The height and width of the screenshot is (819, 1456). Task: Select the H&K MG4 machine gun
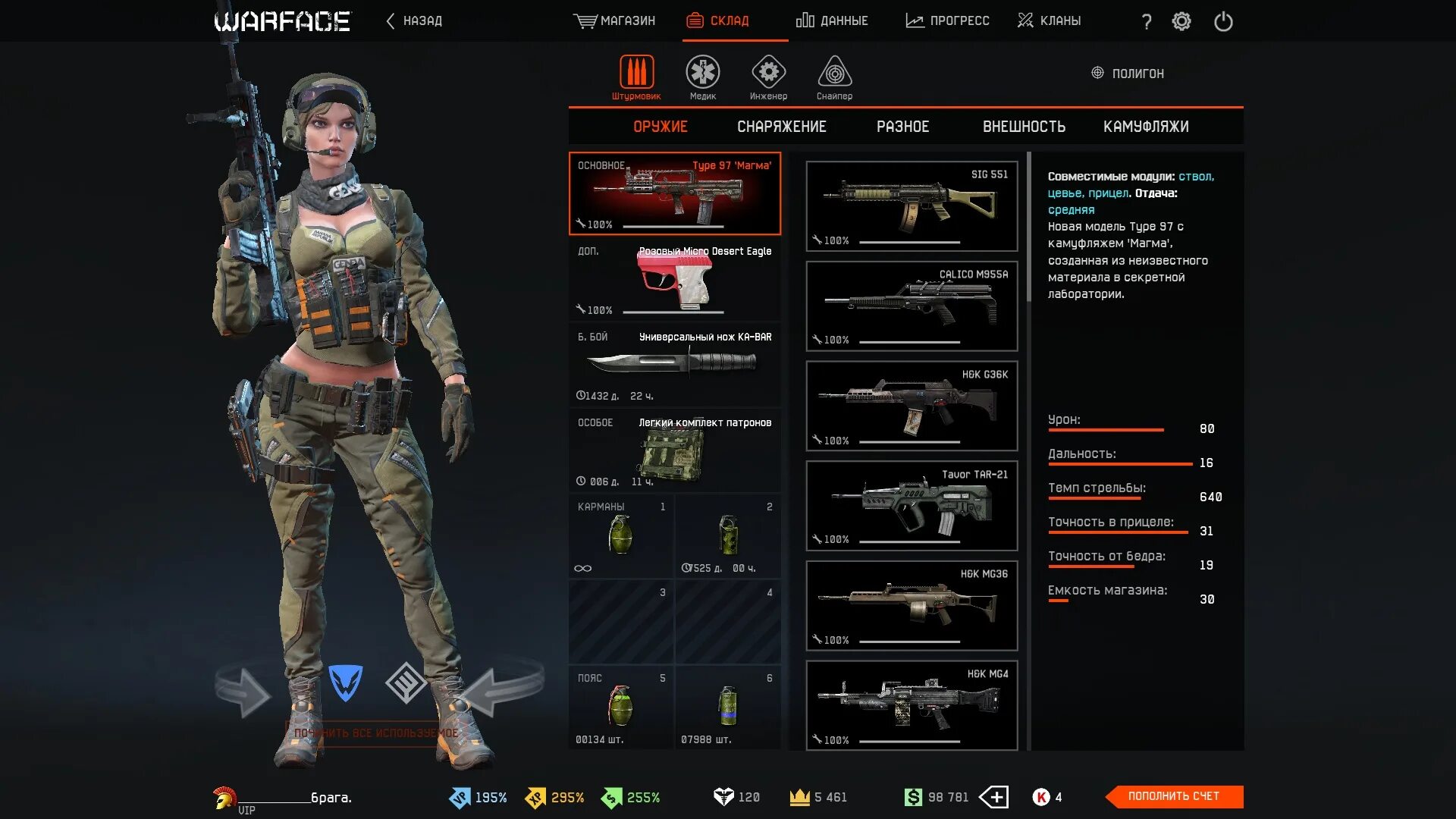pyautogui.click(x=912, y=705)
